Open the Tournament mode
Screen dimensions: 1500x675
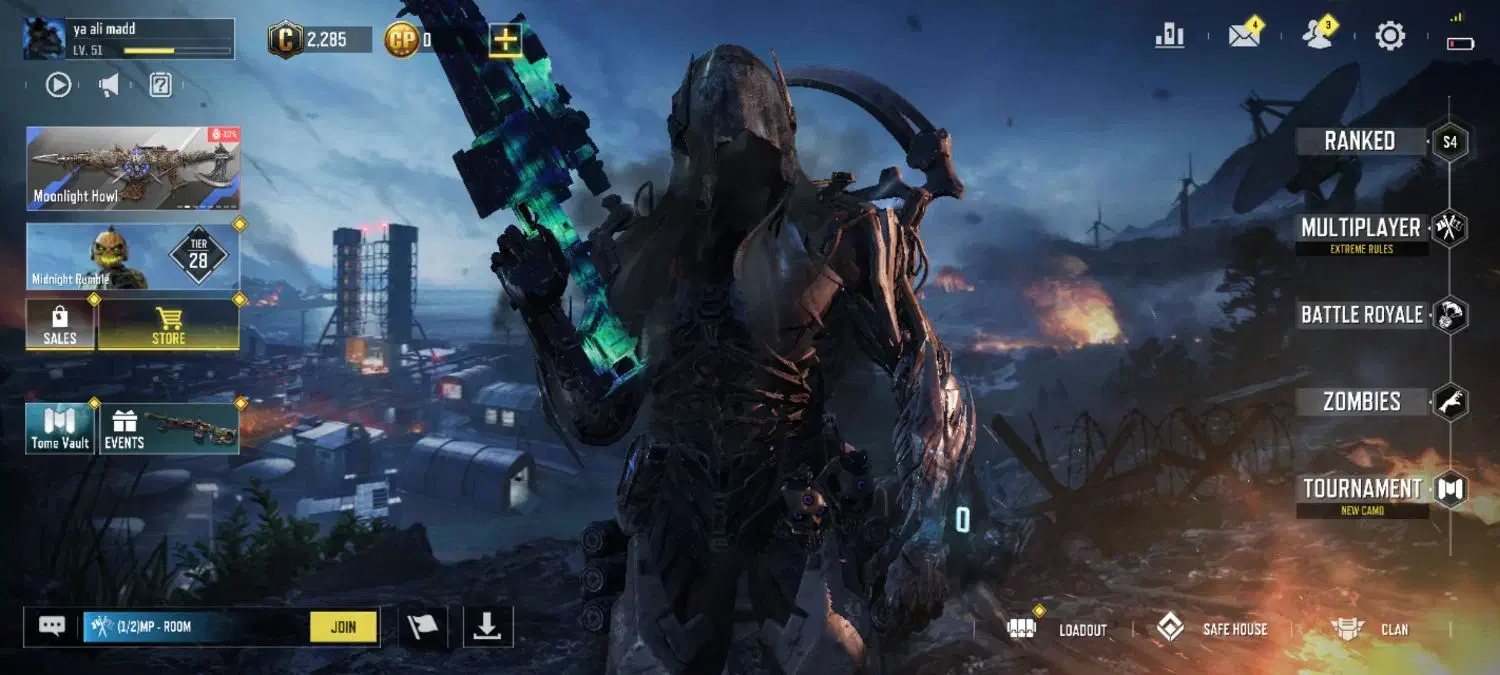(1362, 489)
